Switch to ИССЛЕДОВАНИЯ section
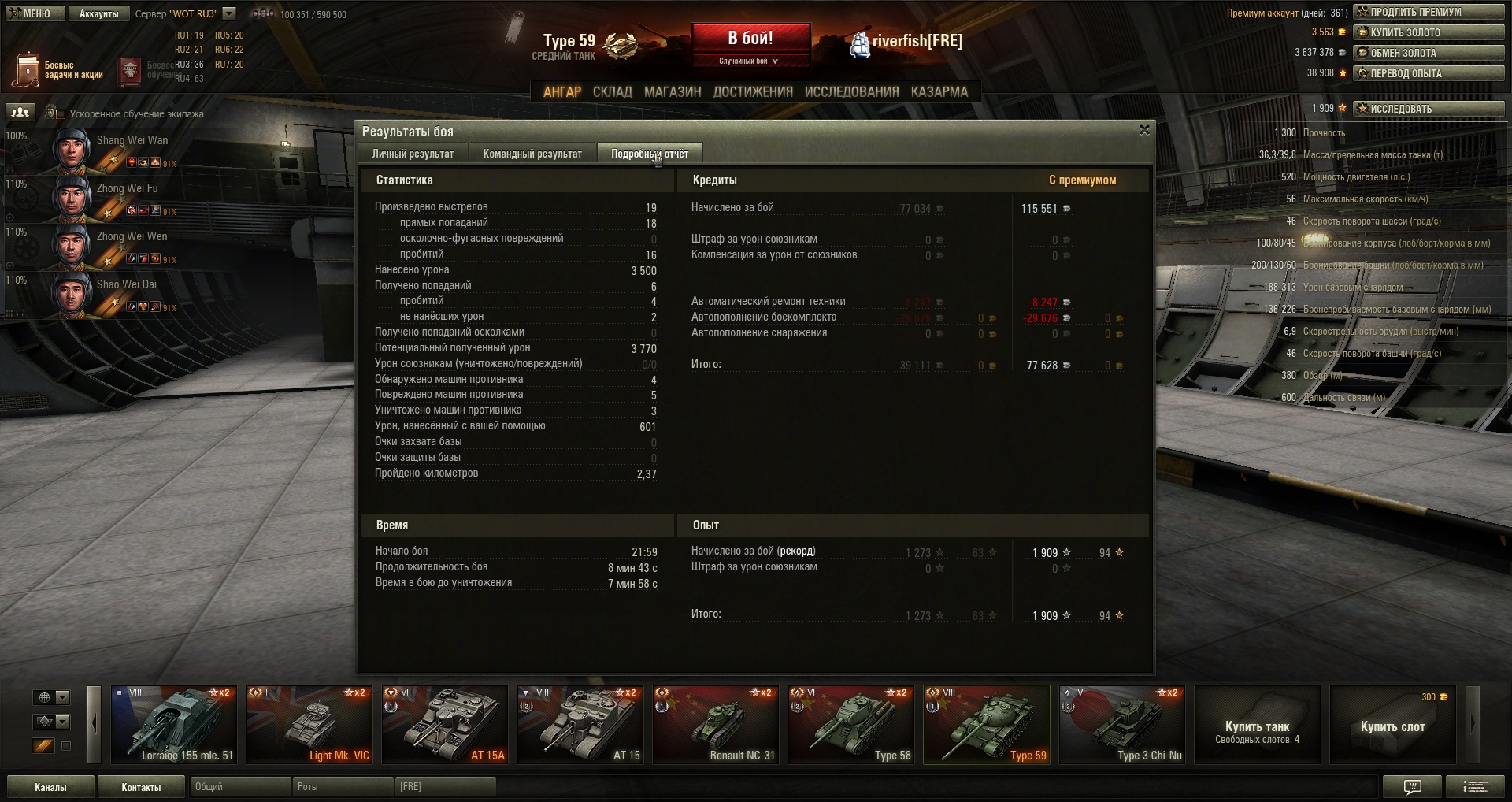The image size is (1512, 802). click(851, 91)
